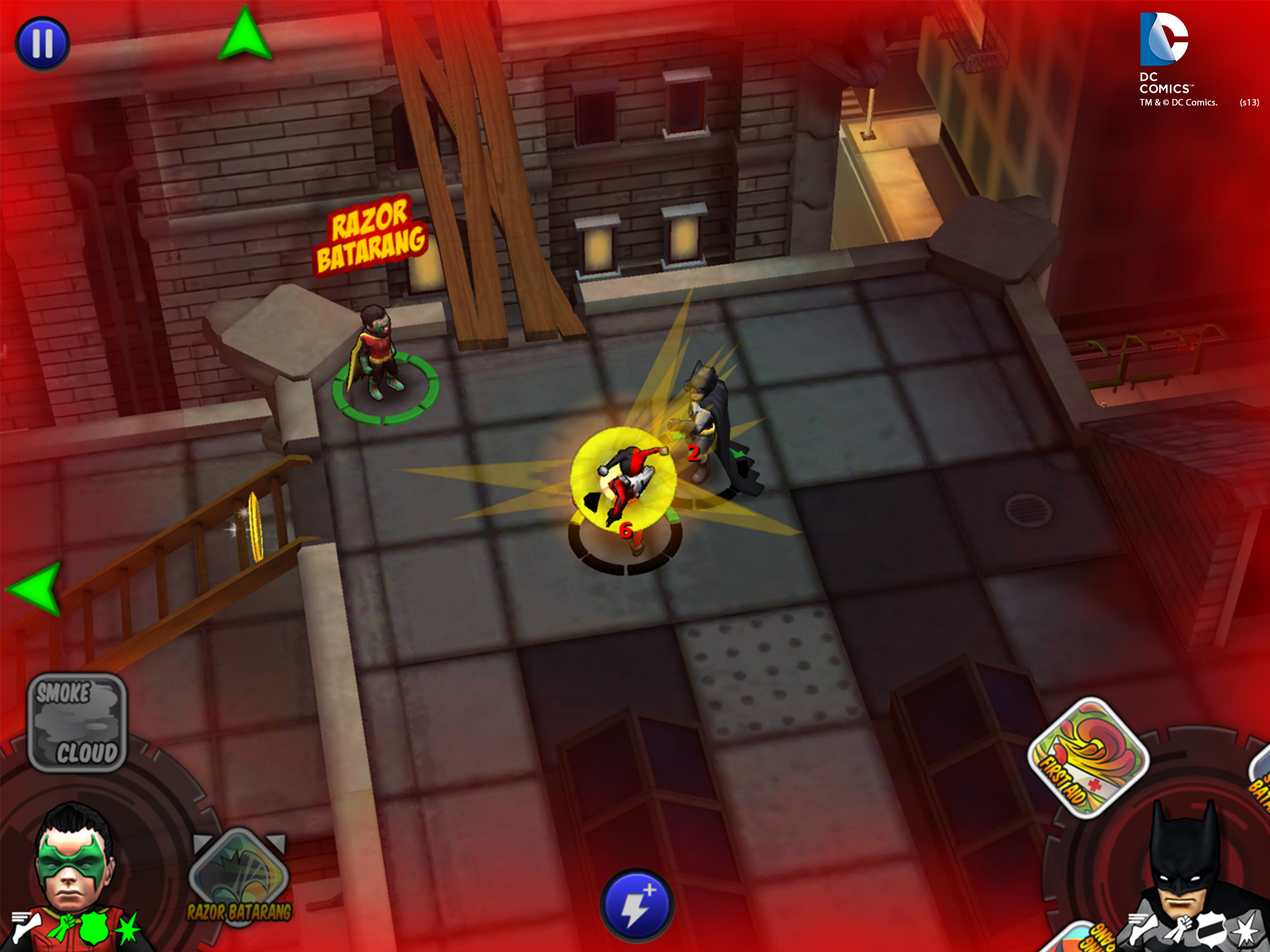Pause the game with the blue button

[x=42, y=43]
